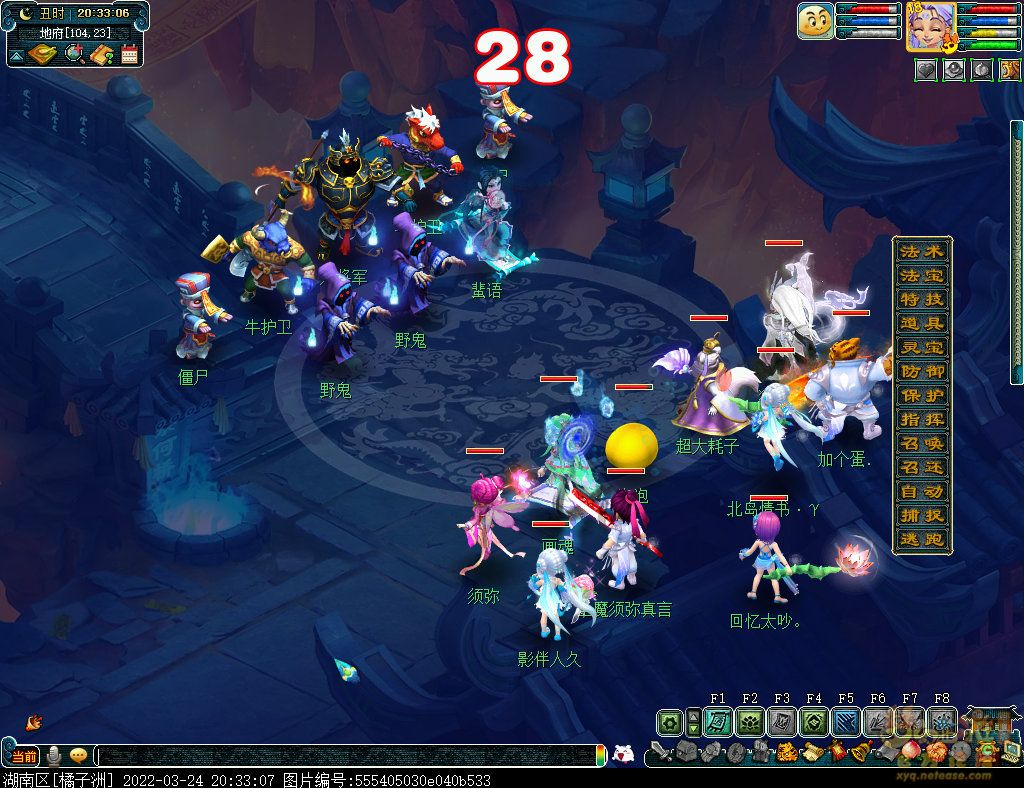The image size is (1024, 788).
Task: Click the 当前 chat channel button
Action: (x=22, y=756)
